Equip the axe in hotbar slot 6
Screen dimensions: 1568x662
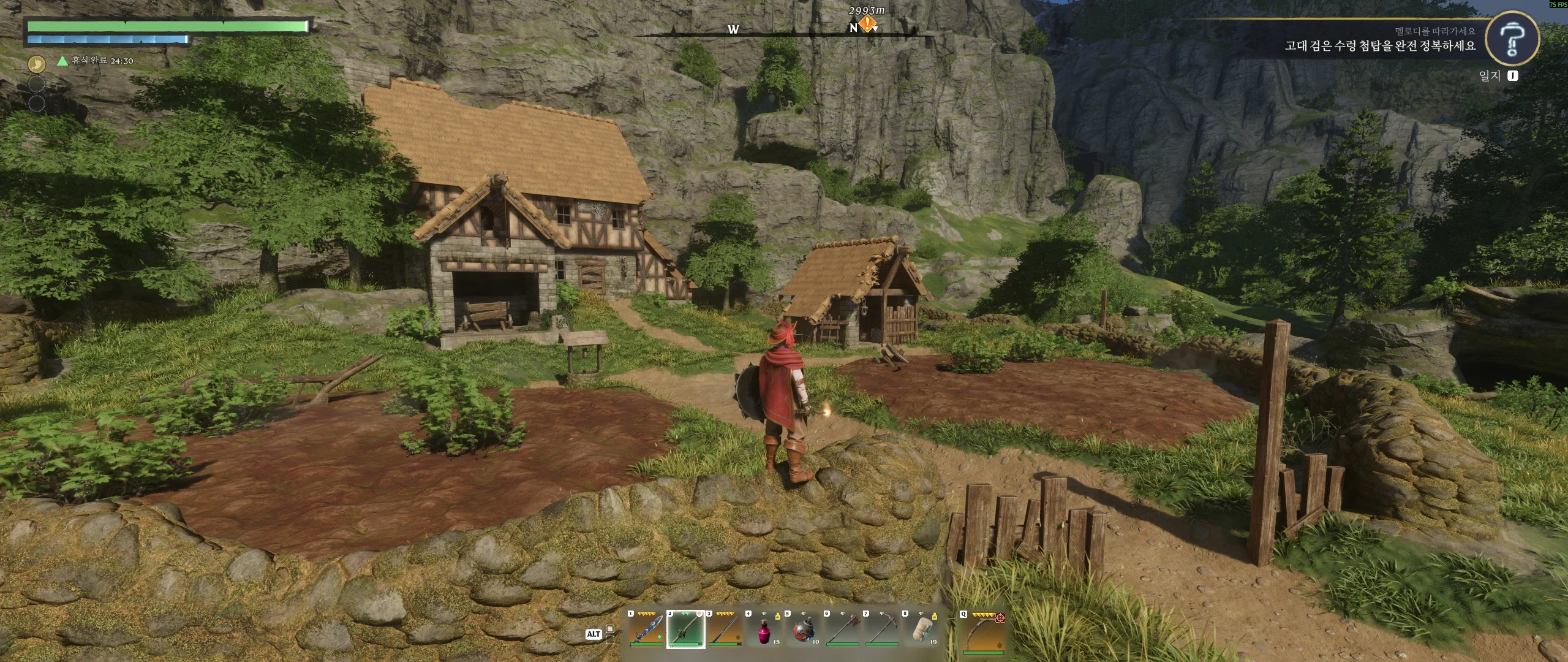(842, 629)
